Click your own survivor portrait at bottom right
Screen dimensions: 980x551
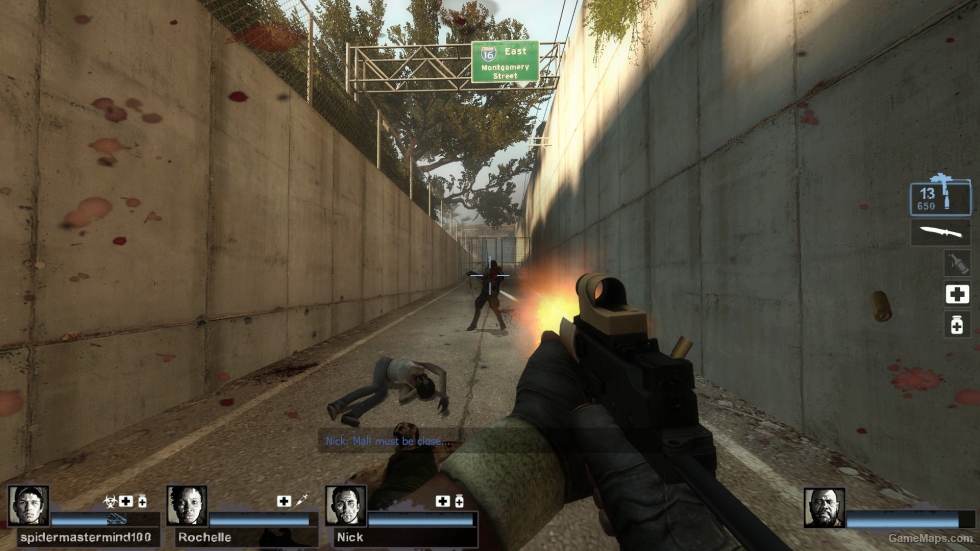[x=824, y=507]
